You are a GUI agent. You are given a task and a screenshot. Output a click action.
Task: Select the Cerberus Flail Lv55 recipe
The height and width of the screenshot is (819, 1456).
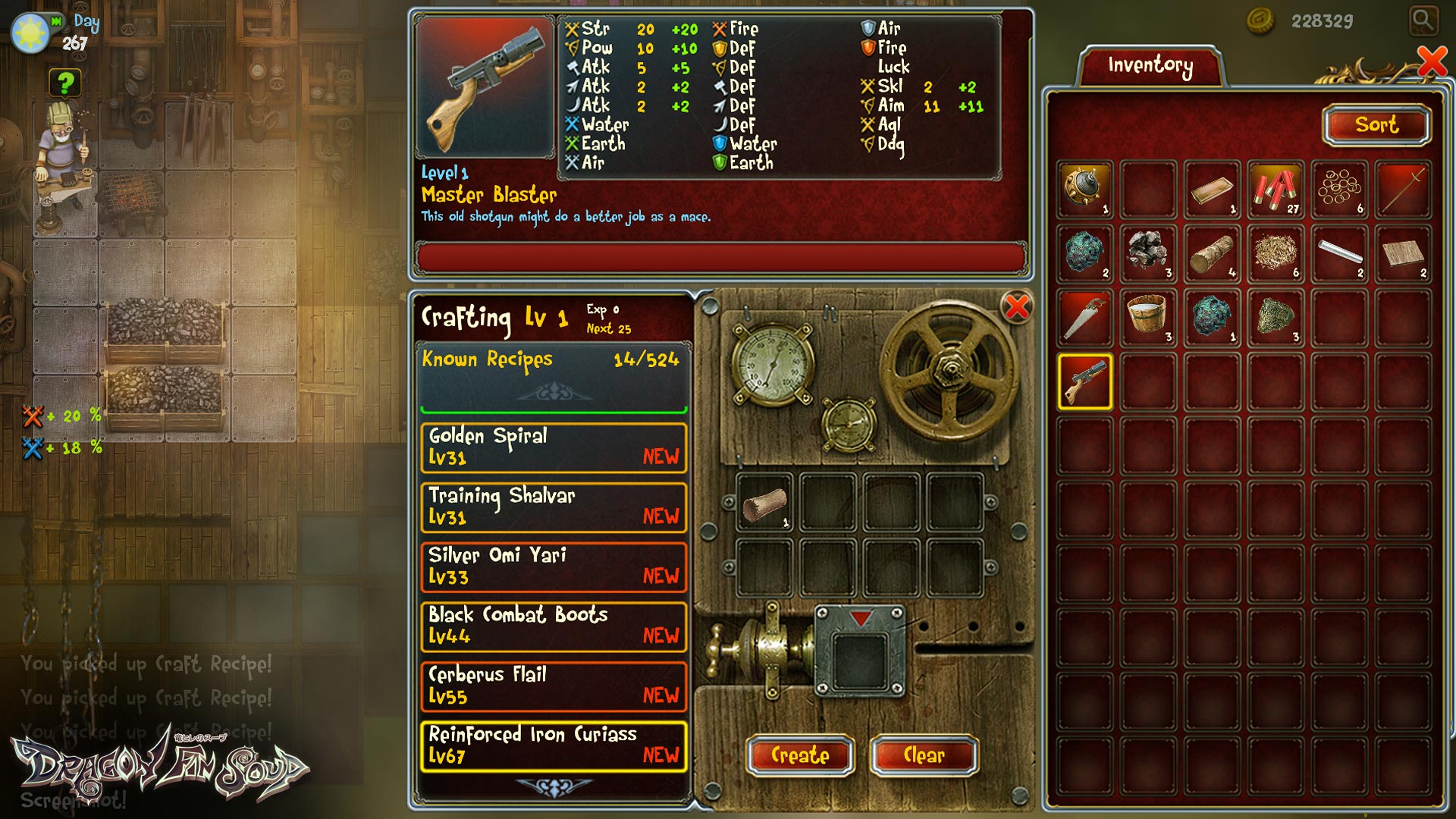(x=554, y=684)
